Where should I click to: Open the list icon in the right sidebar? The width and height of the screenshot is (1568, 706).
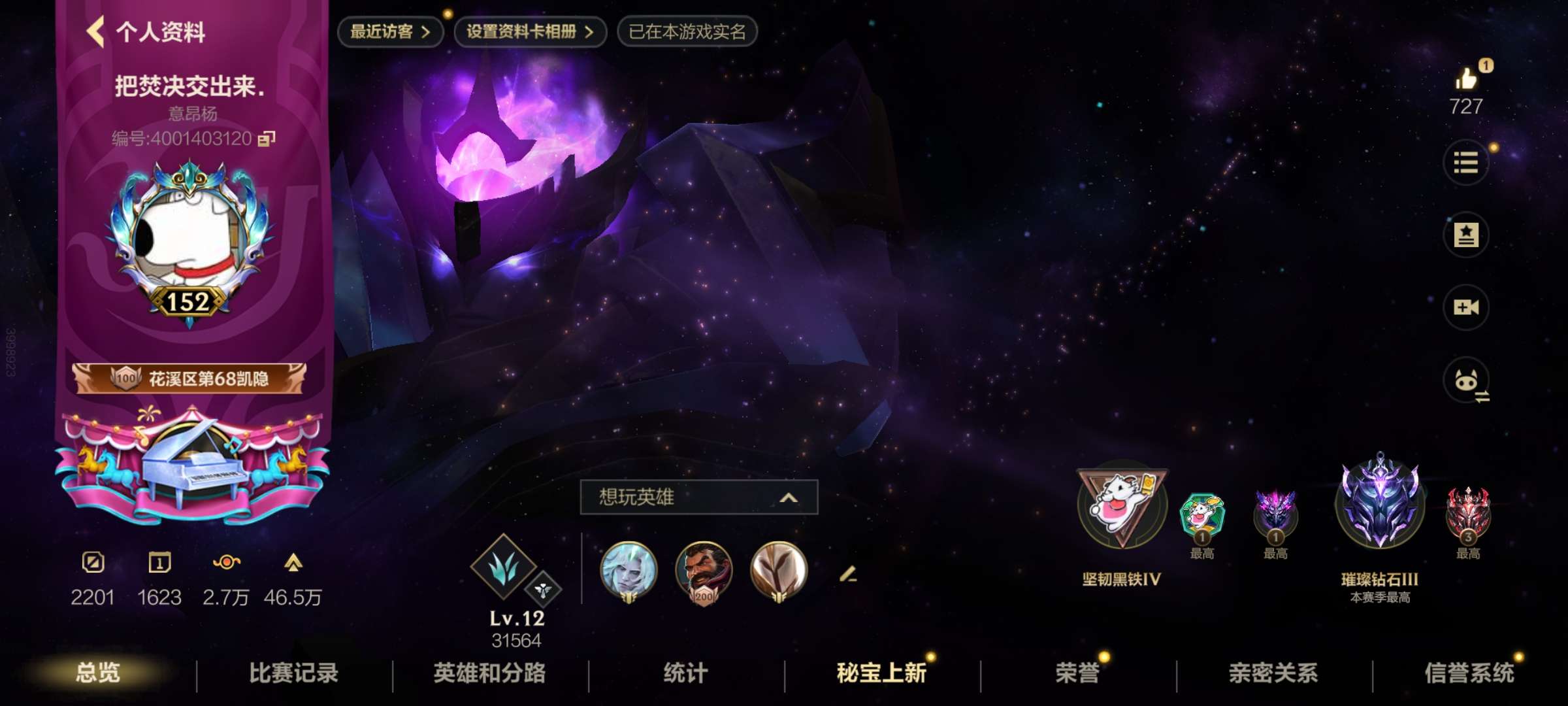[x=1465, y=163]
